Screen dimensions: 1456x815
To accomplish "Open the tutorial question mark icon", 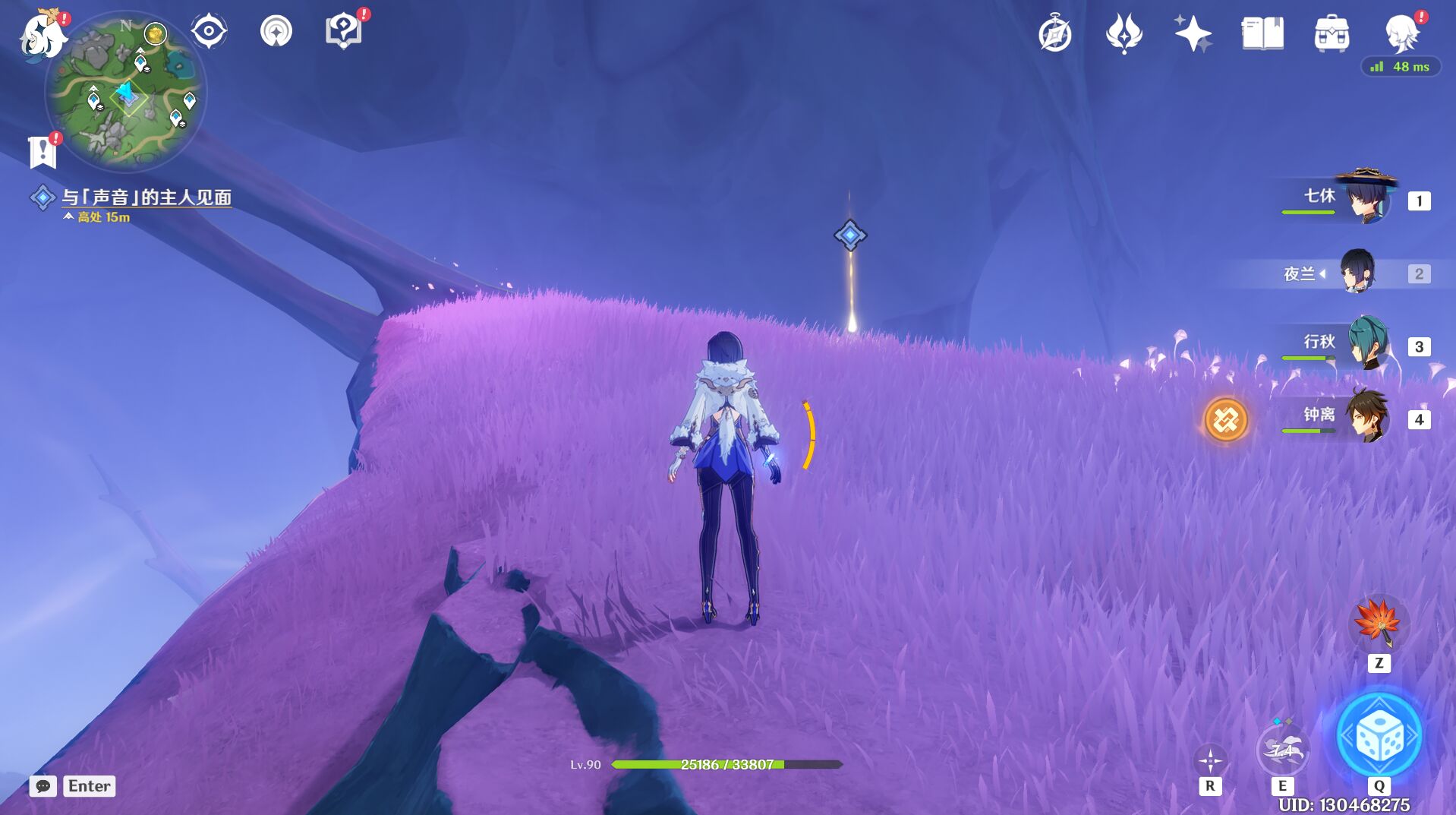I will pyautogui.click(x=343, y=32).
